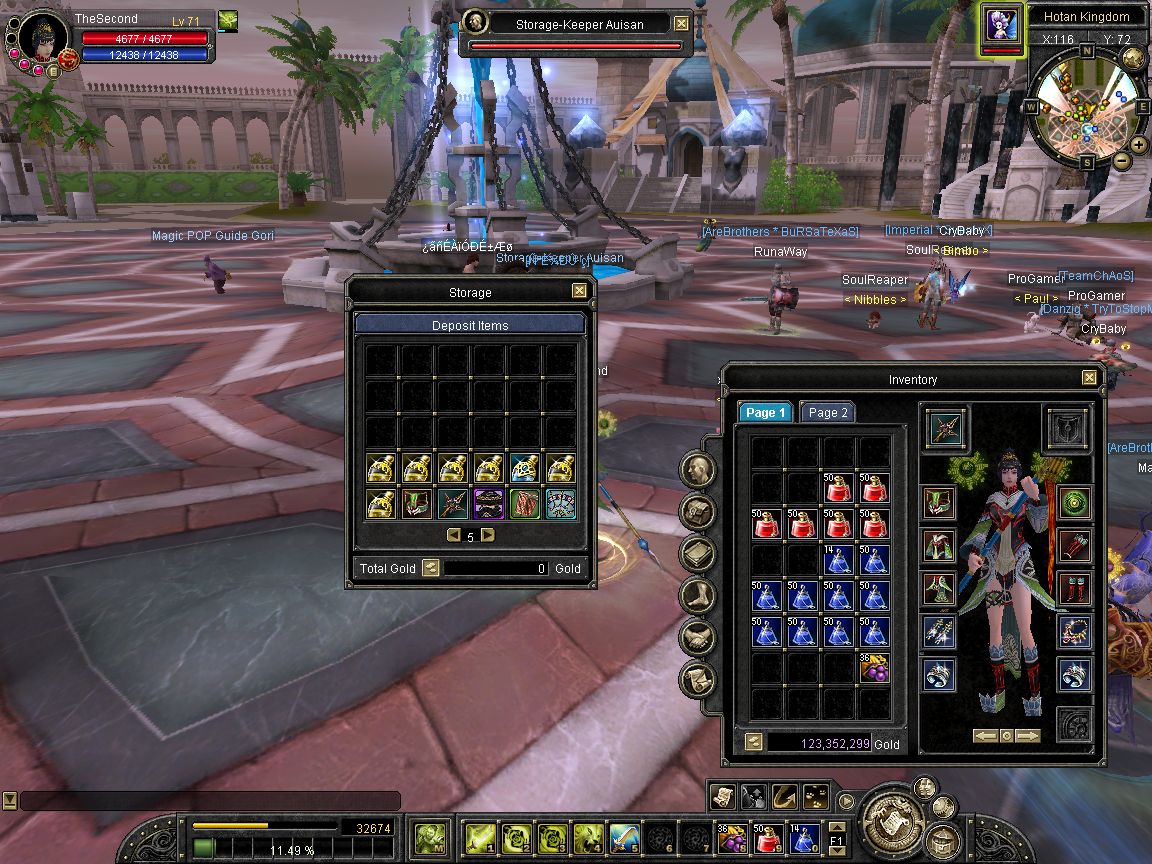This screenshot has height=864, width=1152.
Task: Click the inventory gold drop button
Action: pyautogui.click(x=754, y=742)
